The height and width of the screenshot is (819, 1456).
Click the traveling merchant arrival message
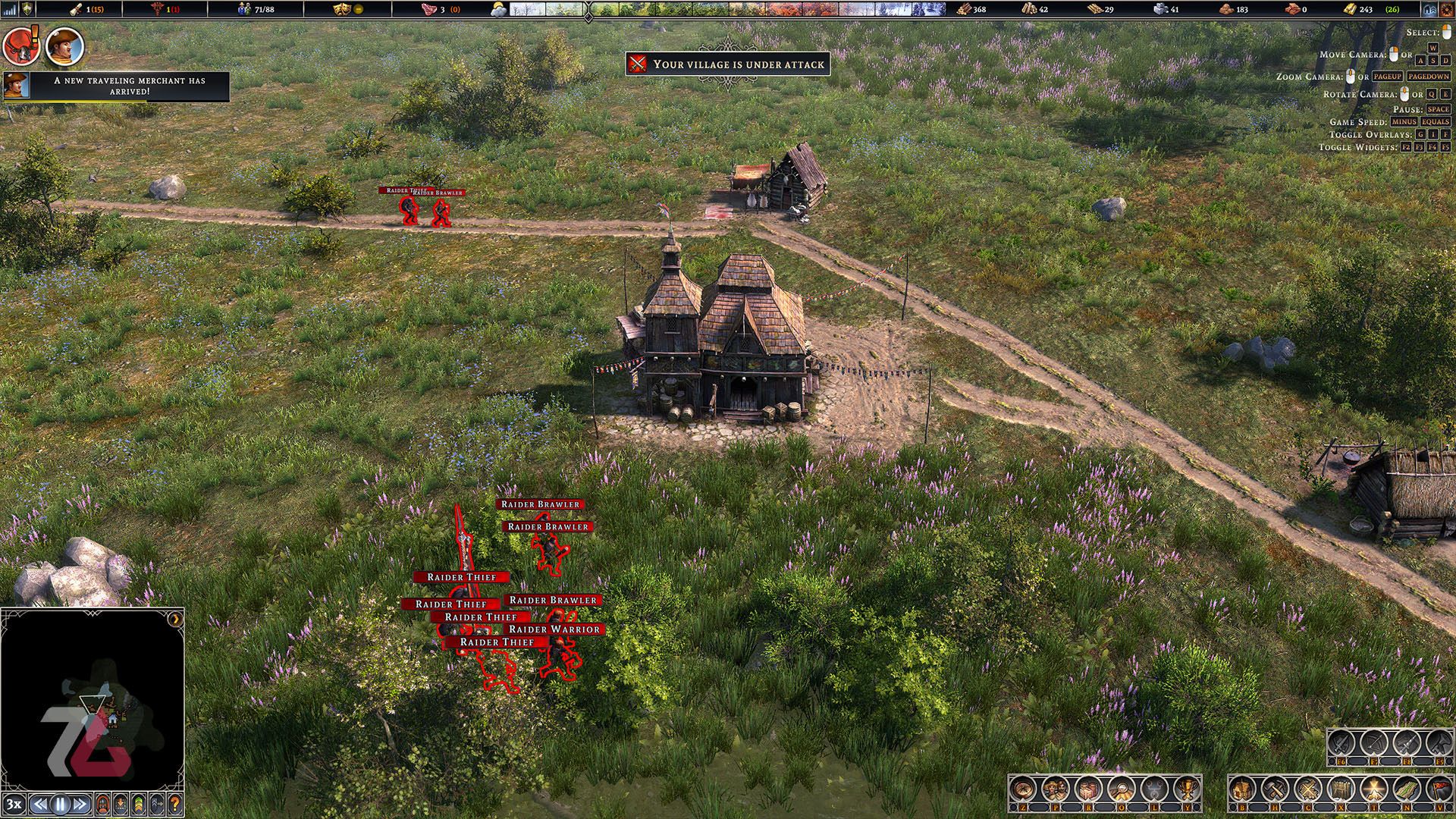(129, 86)
